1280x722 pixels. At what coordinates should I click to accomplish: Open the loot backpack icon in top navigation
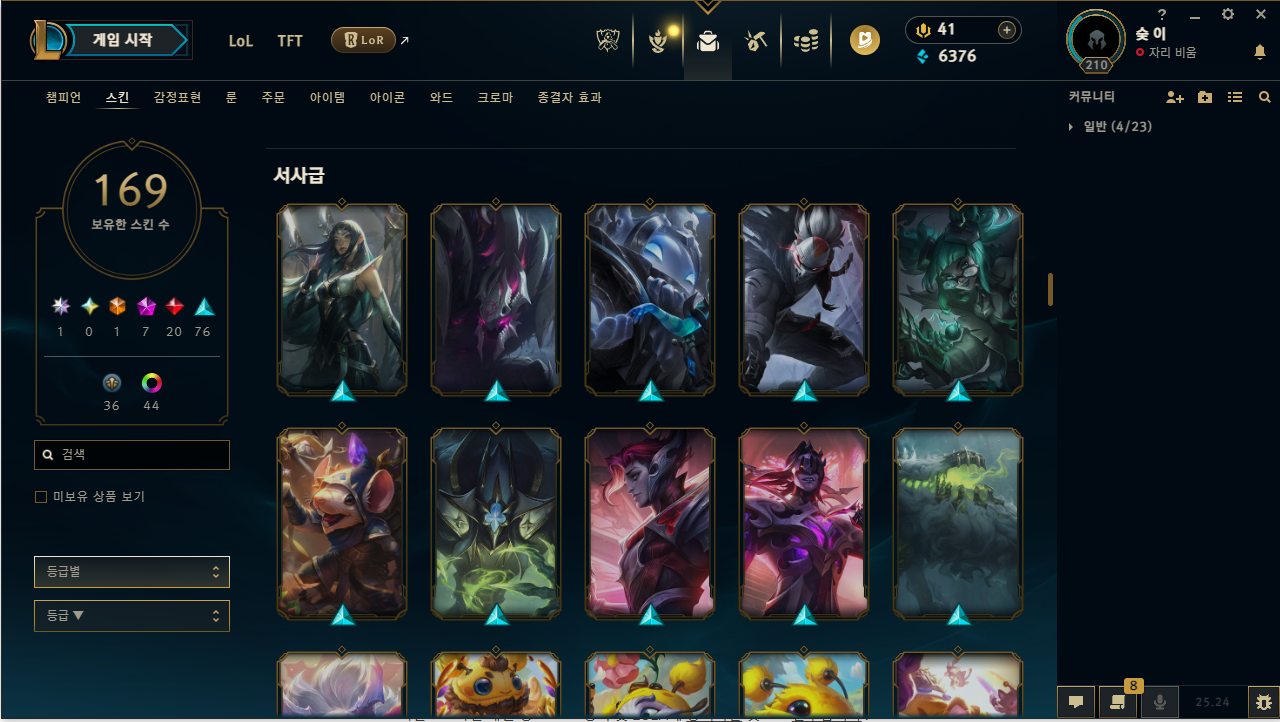(x=707, y=40)
